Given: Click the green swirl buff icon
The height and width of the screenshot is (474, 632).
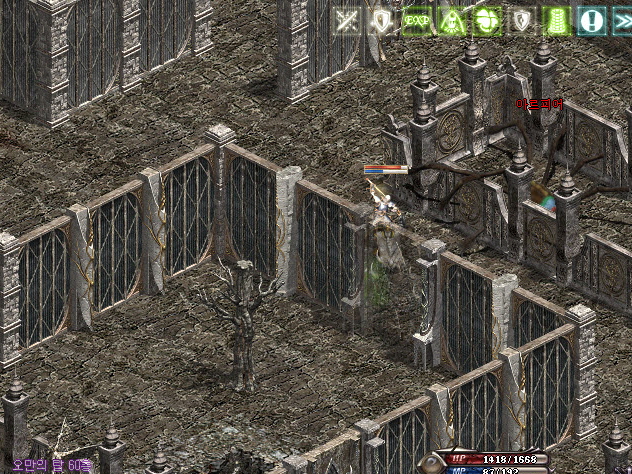Looking at the screenshot, I should pos(486,20).
